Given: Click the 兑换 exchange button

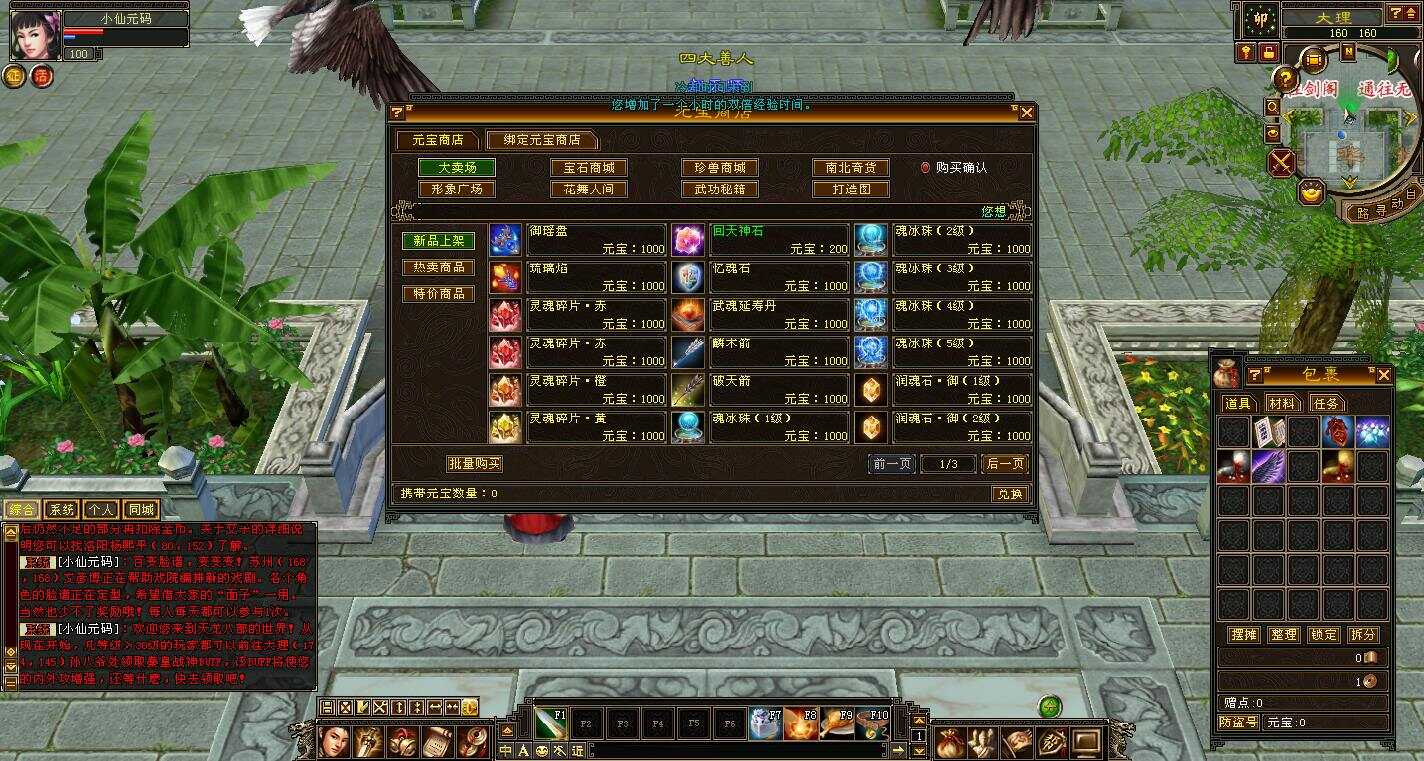Looking at the screenshot, I should coord(1009,494).
